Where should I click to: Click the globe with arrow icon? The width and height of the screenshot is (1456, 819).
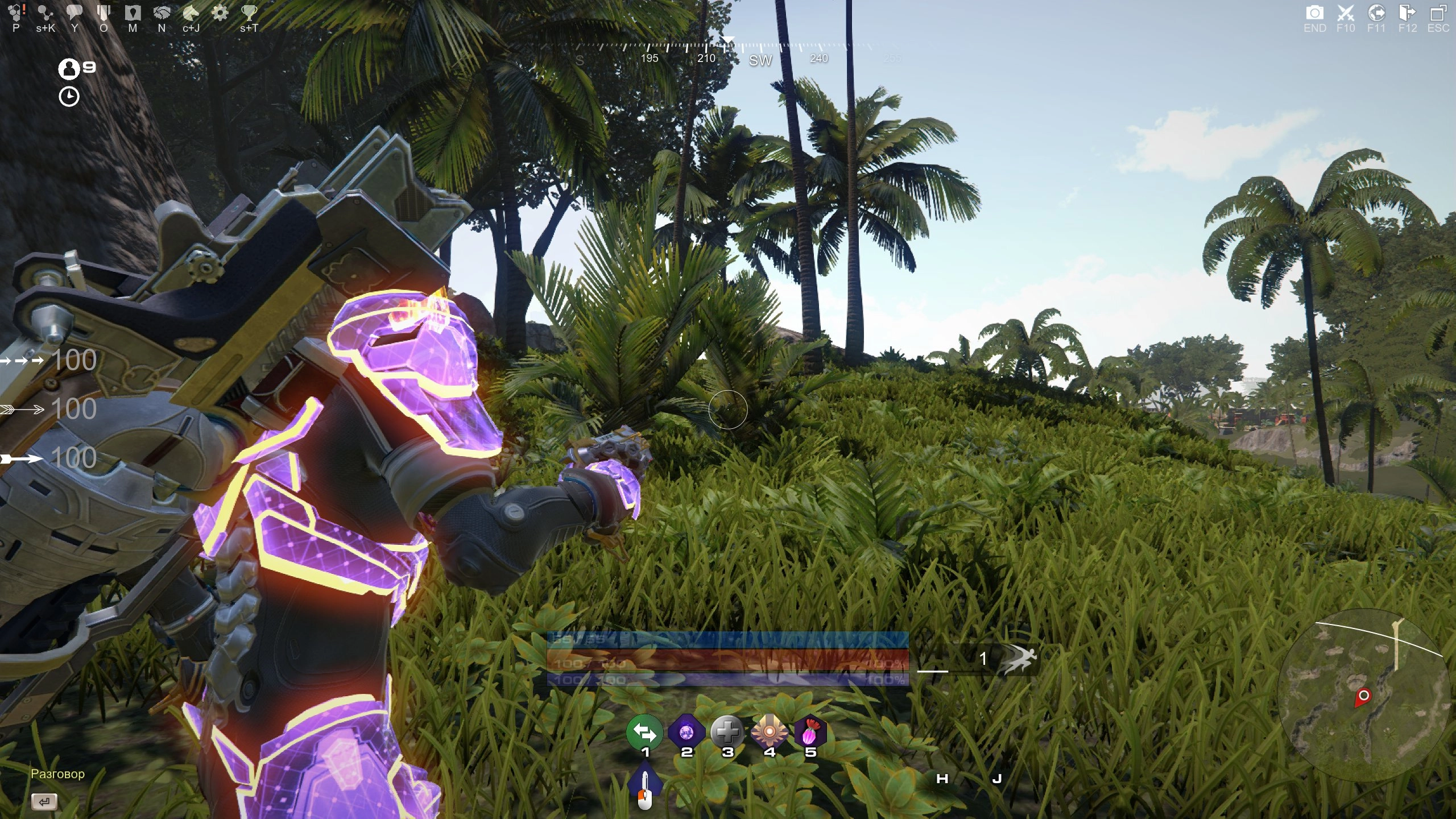click(1376, 13)
